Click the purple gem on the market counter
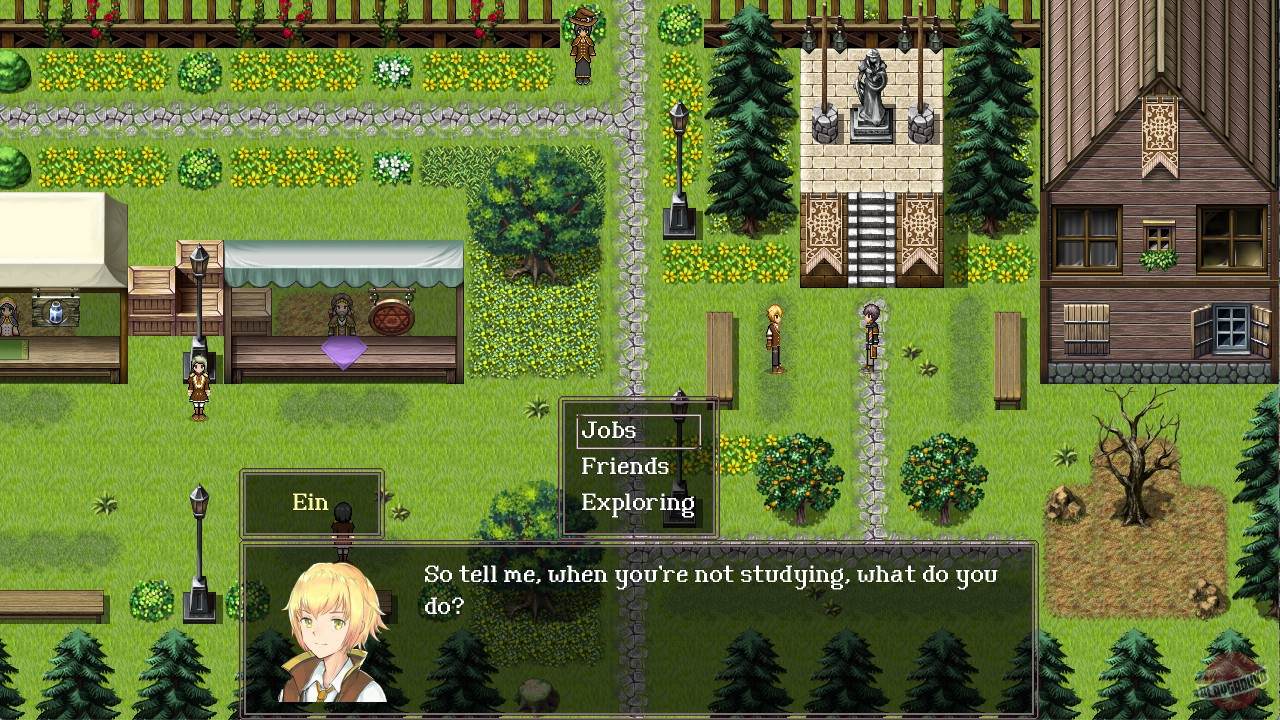This screenshot has height=720, width=1280. (x=345, y=352)
